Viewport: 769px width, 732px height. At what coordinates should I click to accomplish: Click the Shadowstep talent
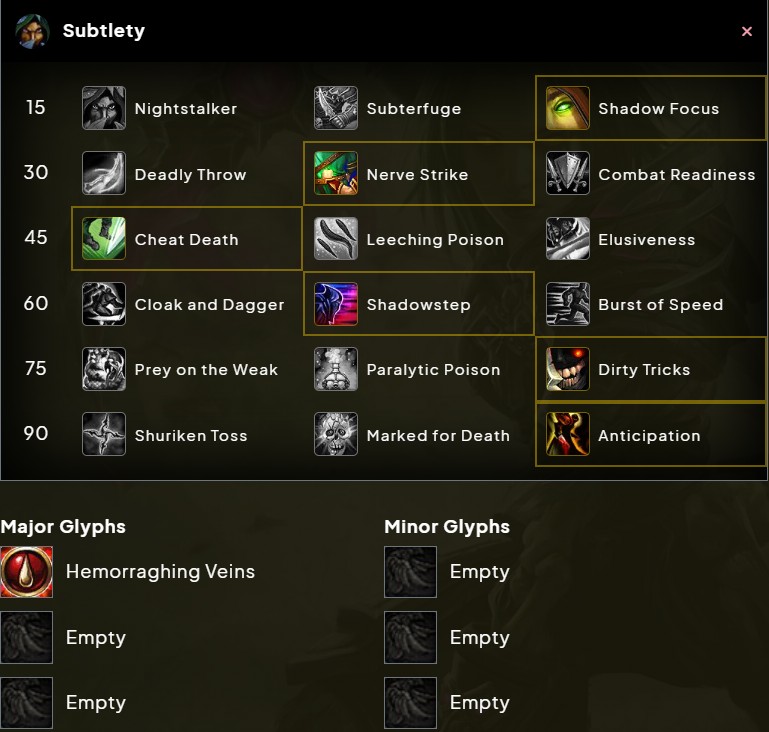pos(418,304)
